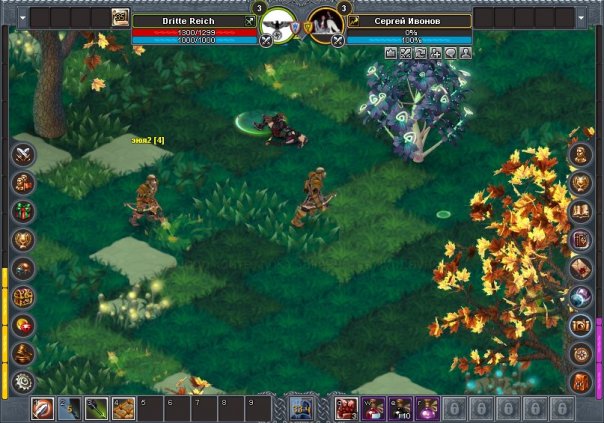Open the green gift box icon
This screenshot has height=423, width=604.
point(24,211)
